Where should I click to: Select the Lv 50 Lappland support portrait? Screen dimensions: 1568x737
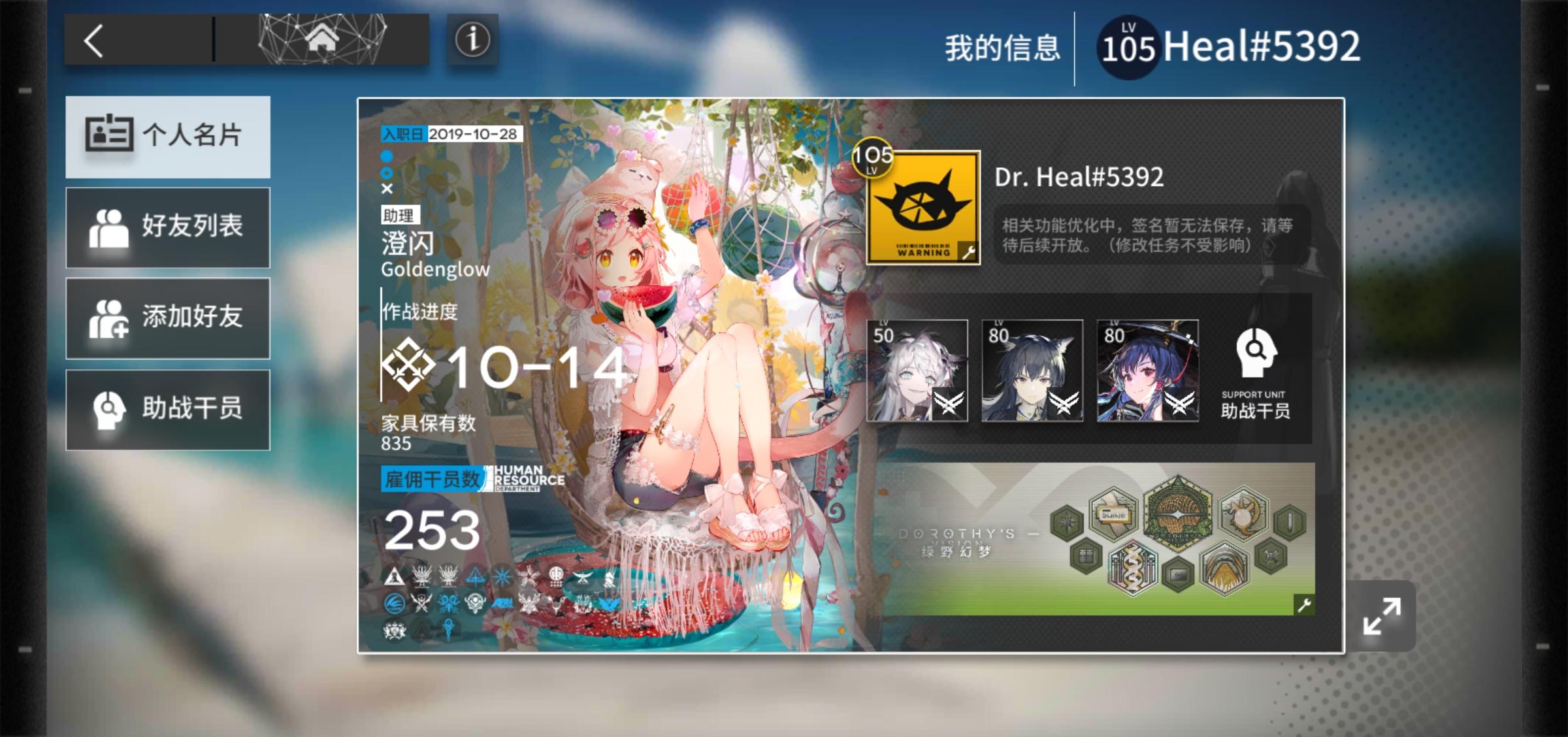click(917, 370)
